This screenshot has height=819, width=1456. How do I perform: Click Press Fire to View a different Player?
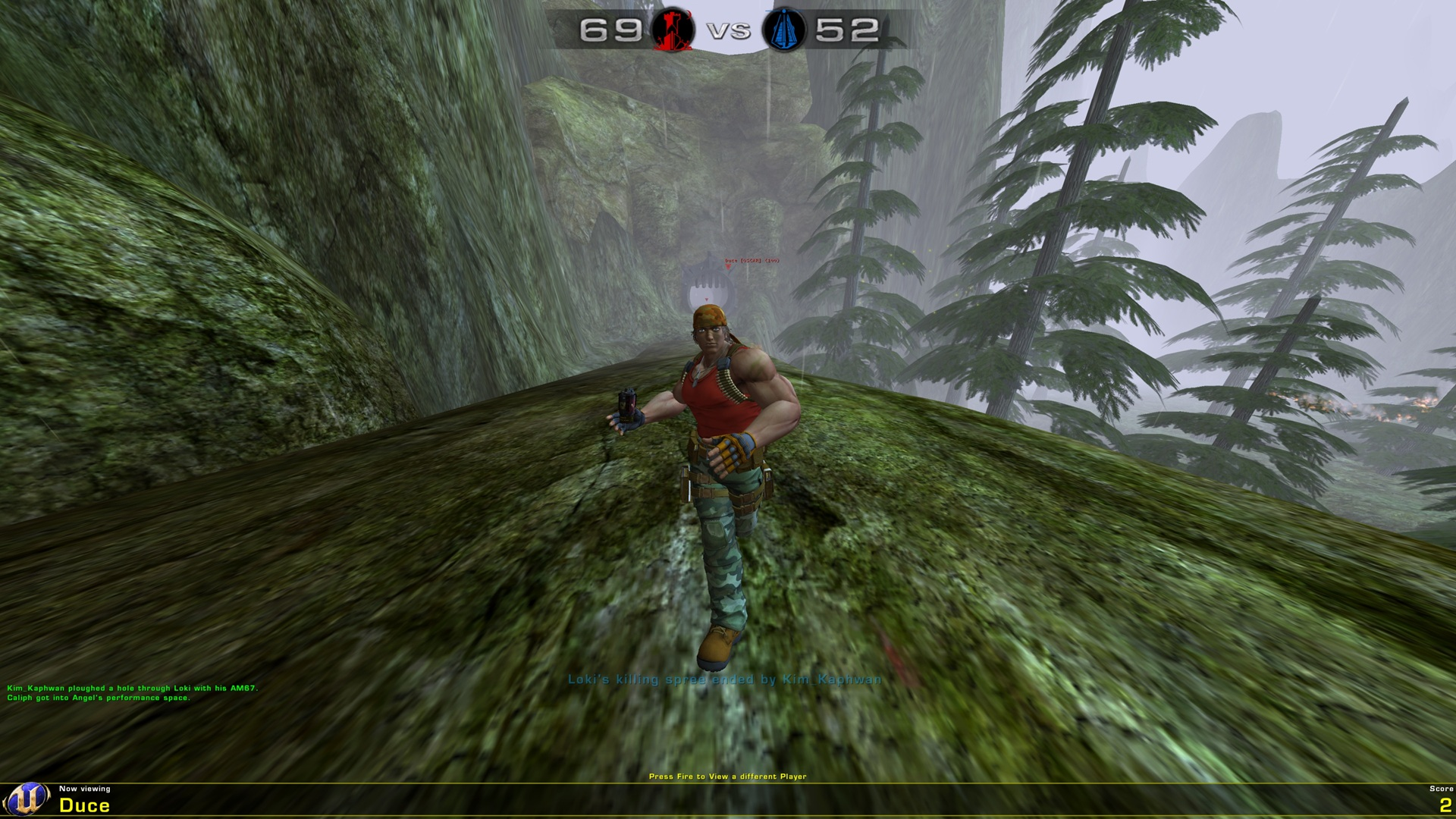(x=728, y=774)
